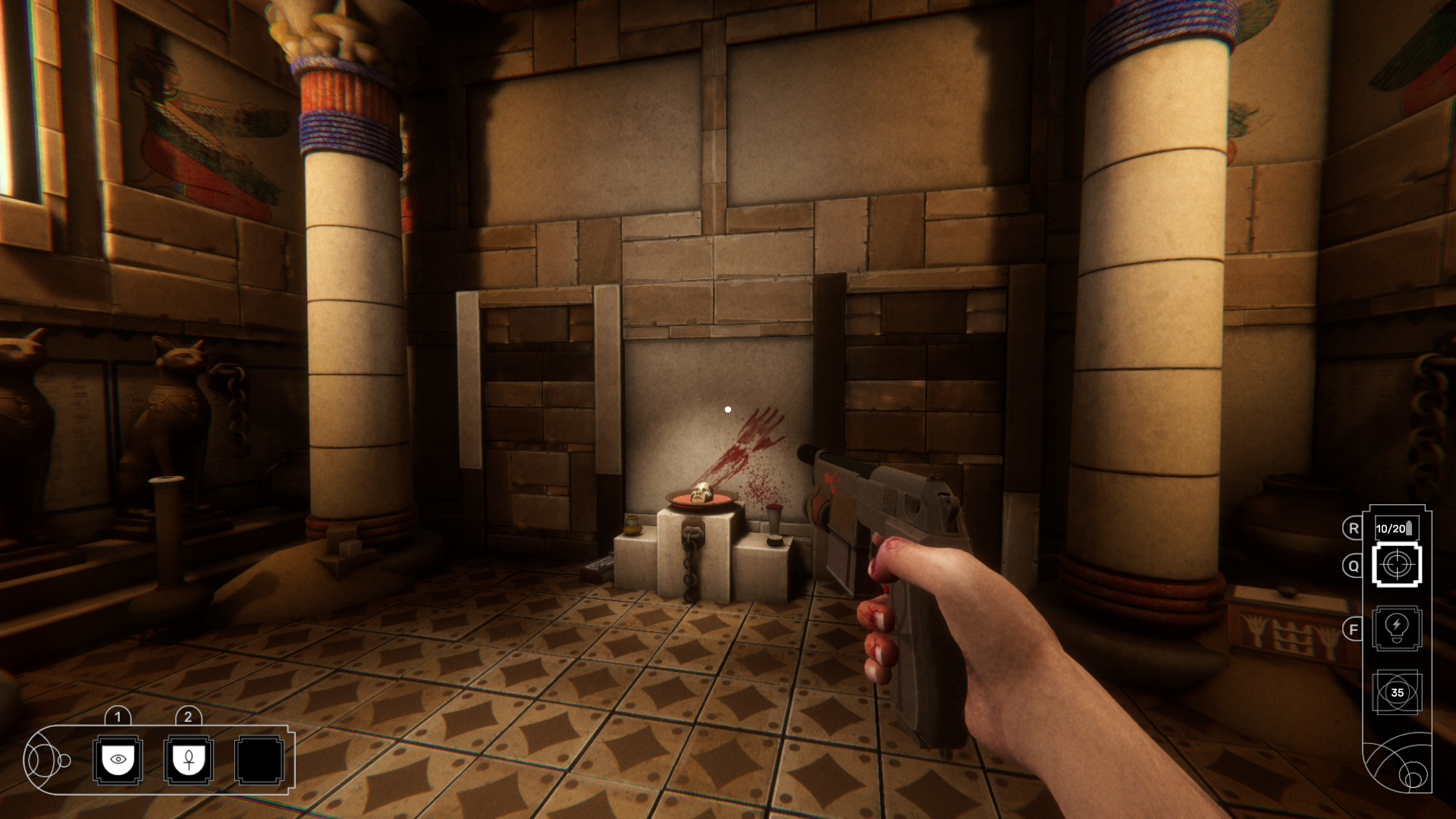The height and width of the screenshot is (819, 1456).
Task: Select the crosshair weapon icon
Action: (1397, 565)
